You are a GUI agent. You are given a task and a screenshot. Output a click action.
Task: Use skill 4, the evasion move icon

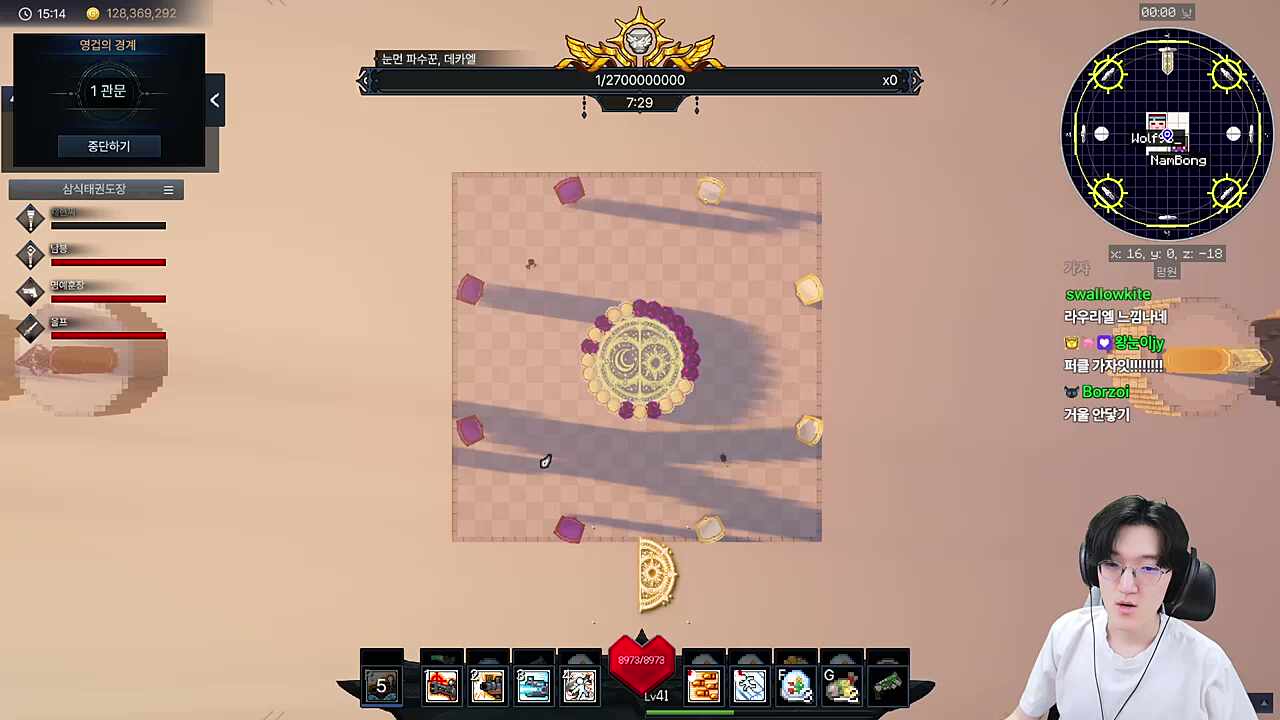[x=579, y=684]
